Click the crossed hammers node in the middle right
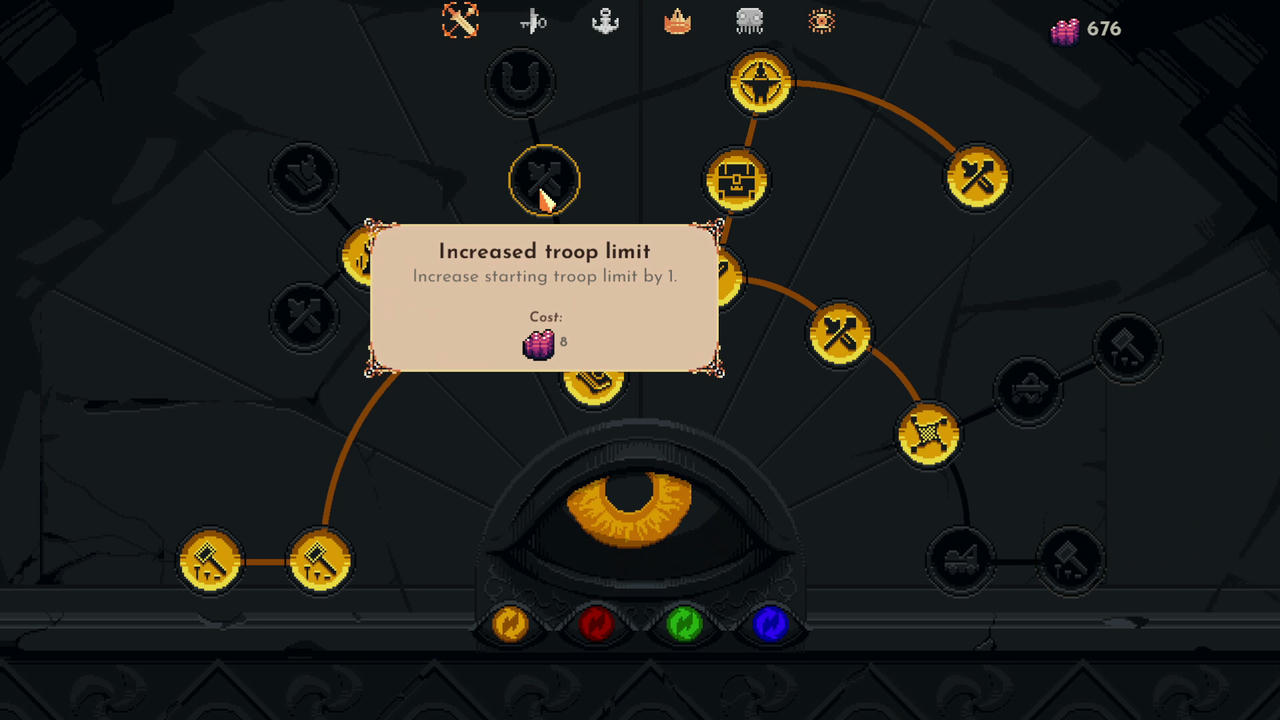 point(841,333)
